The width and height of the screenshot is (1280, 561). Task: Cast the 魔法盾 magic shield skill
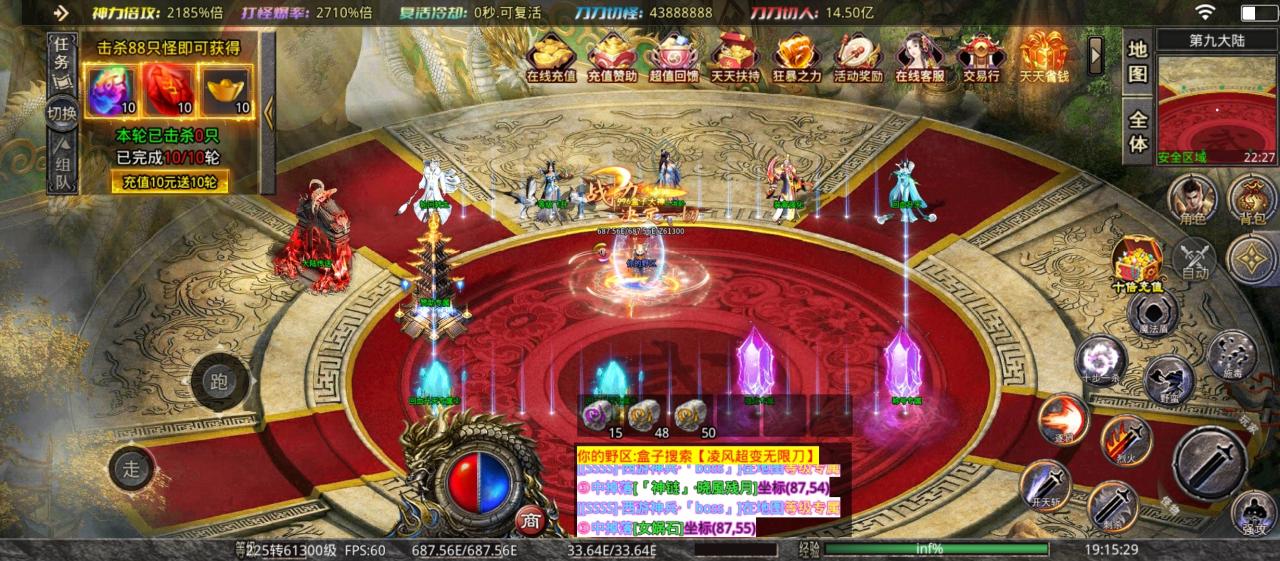tap(1152, 313)
